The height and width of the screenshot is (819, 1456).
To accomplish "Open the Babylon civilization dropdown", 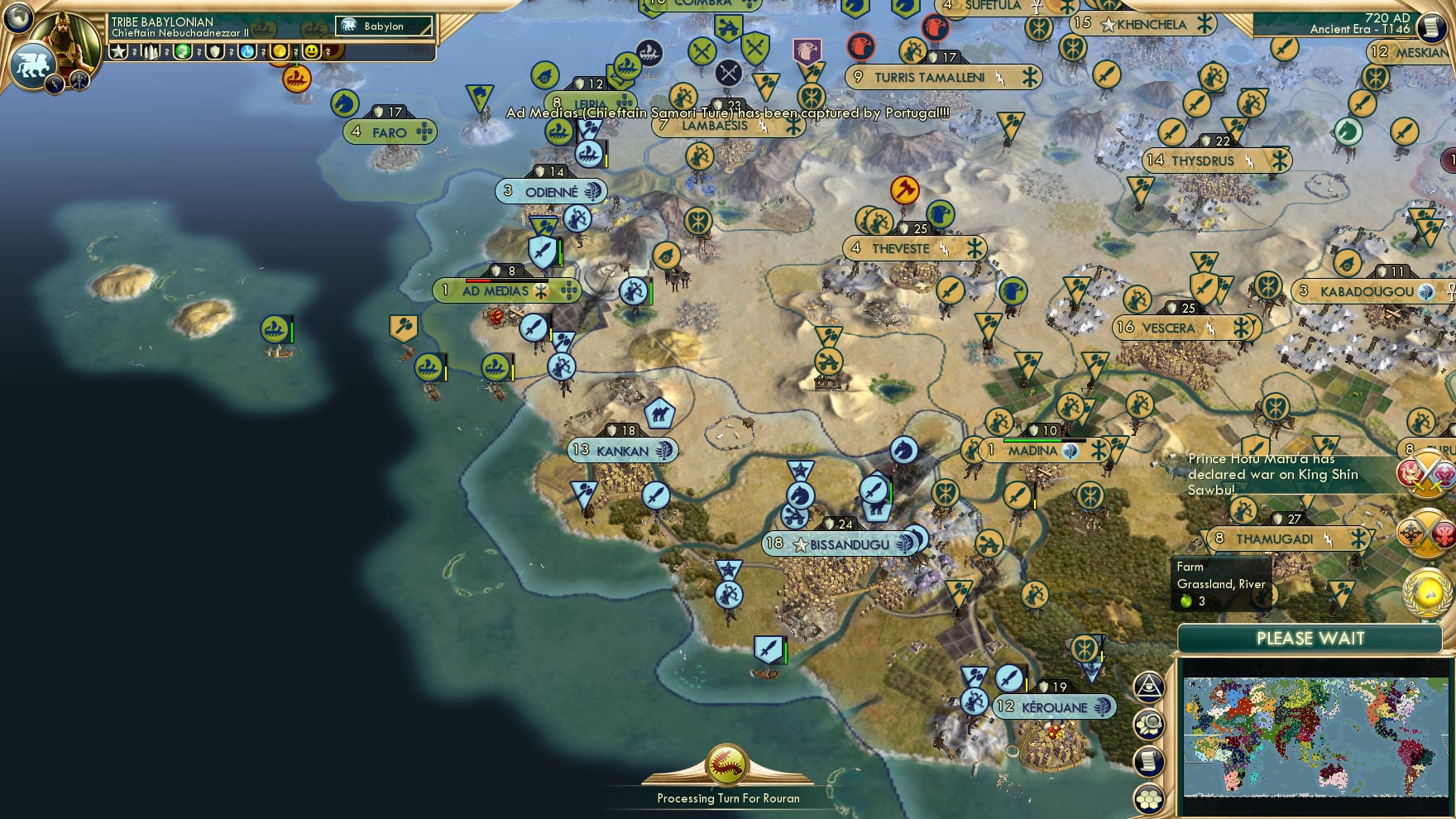I will click(x=383, y=26).
